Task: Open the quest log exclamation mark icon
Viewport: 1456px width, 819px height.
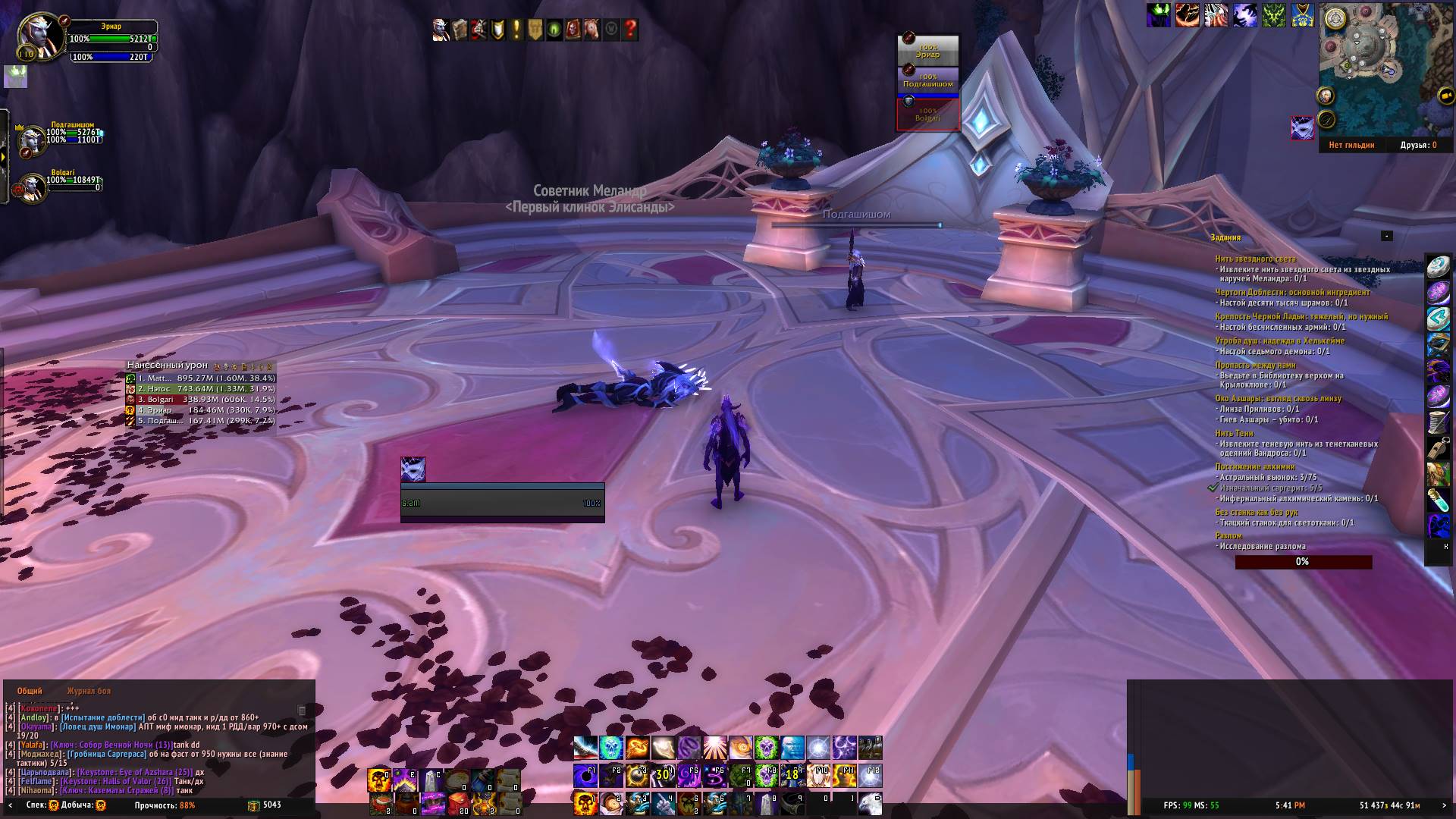Action: point(516,30)
